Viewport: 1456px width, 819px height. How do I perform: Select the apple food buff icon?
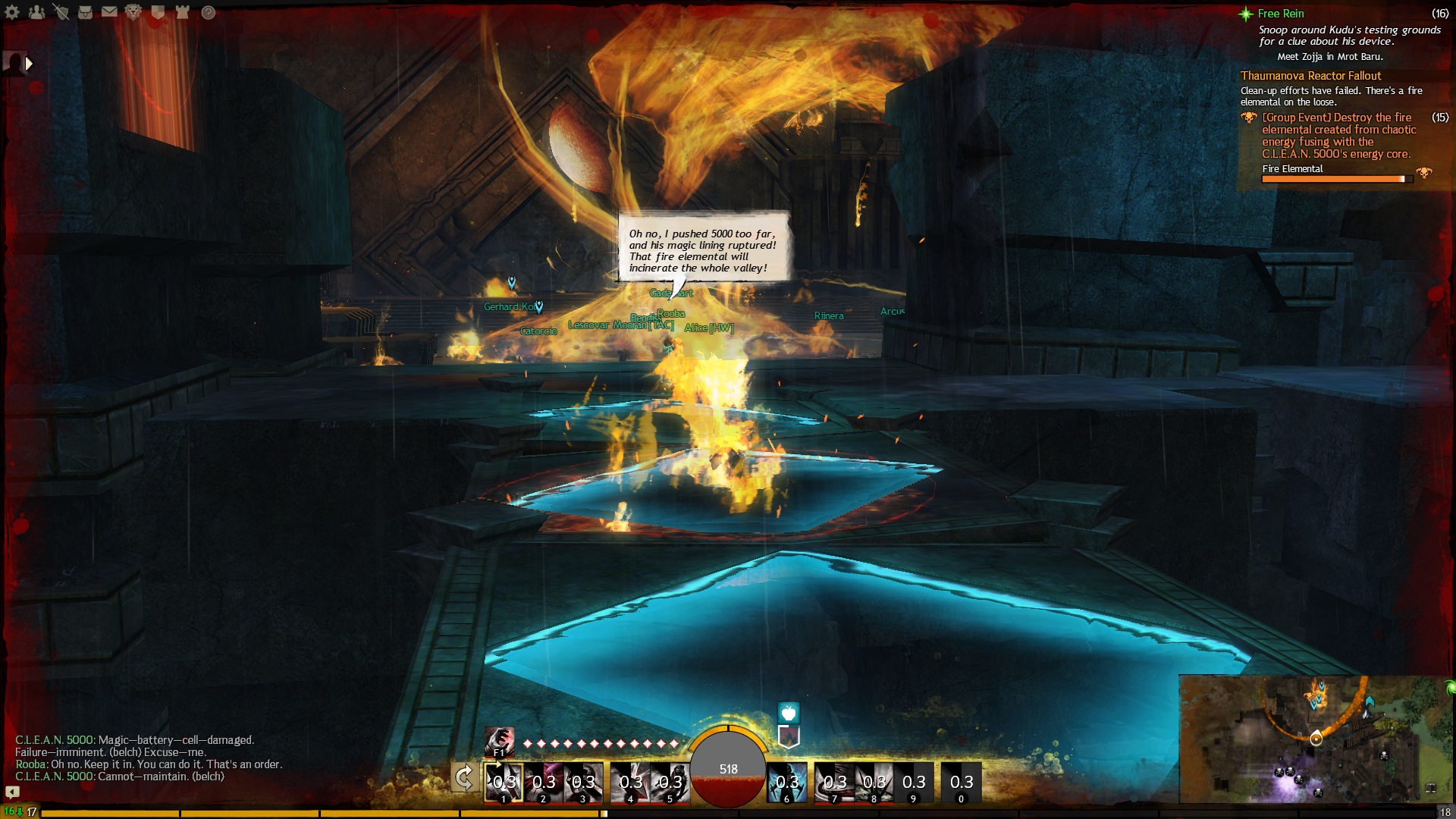[x=789, y=713]
